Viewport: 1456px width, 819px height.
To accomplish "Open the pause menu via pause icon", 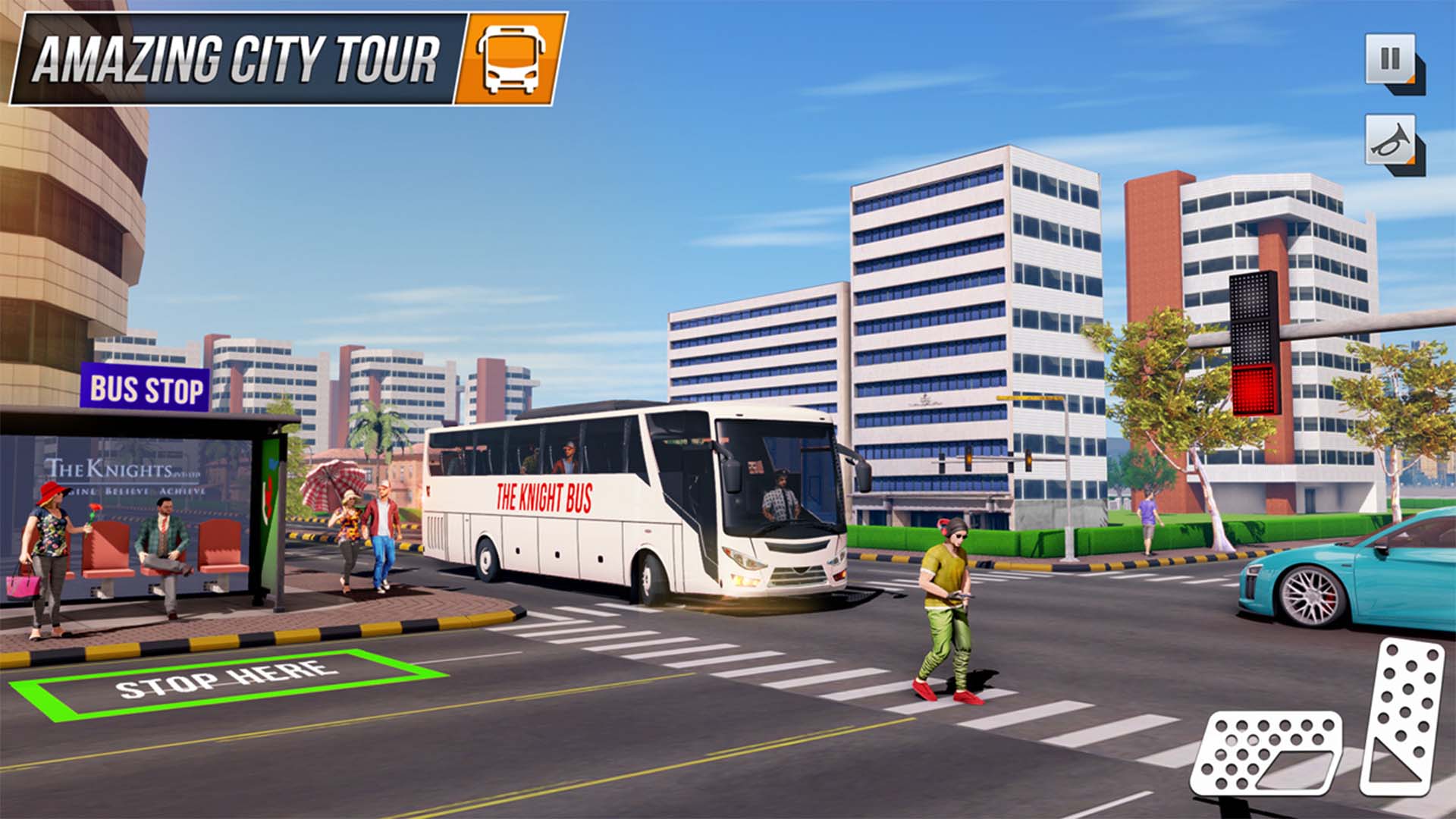I will pyautogui.click(x=1390, y=60).
